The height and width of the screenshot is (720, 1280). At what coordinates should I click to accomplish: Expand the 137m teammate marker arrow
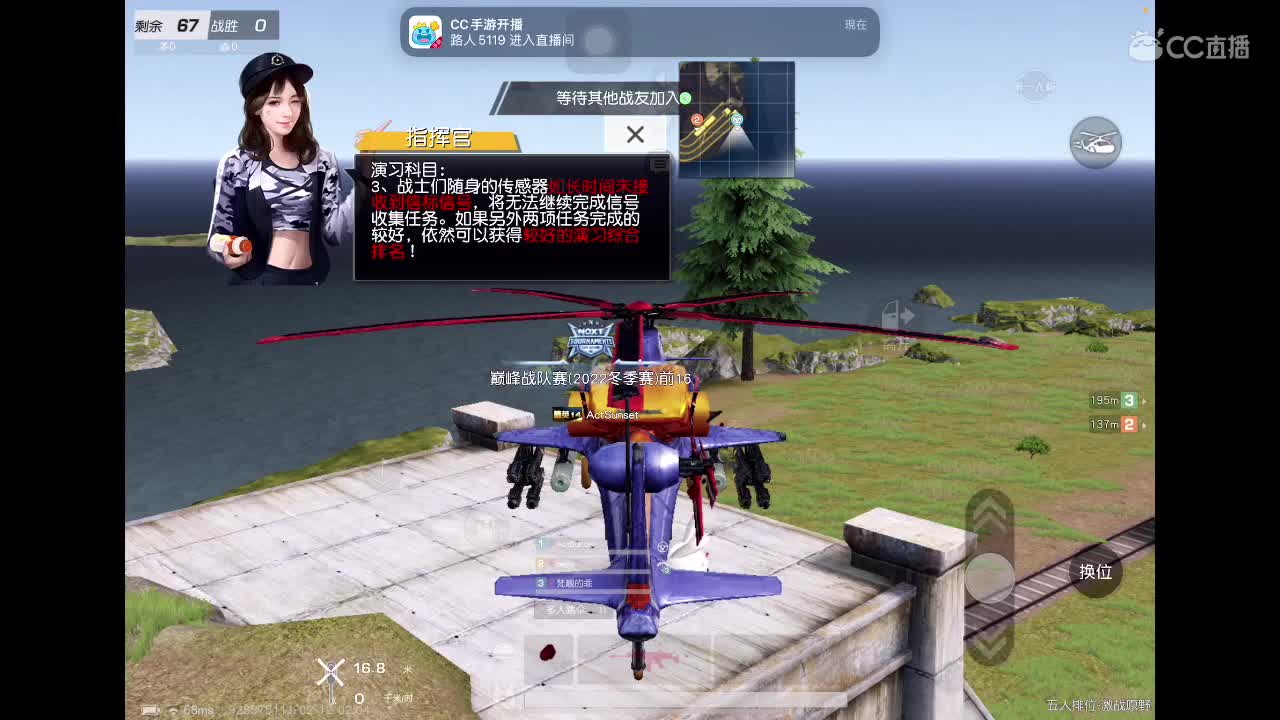click(x=1146, y=423)
